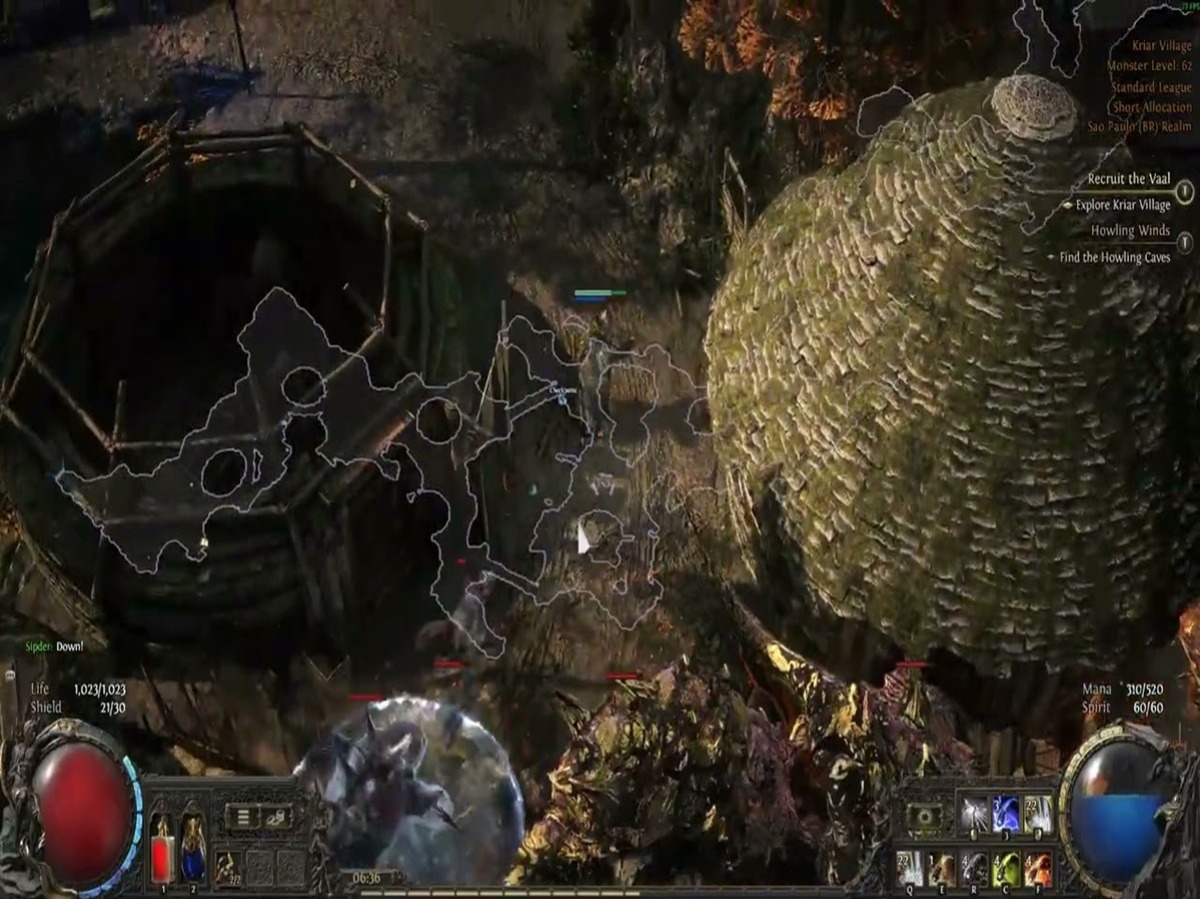Trigger the grey skill bound to R
The image size is (1200, 899).
[973, 868]
